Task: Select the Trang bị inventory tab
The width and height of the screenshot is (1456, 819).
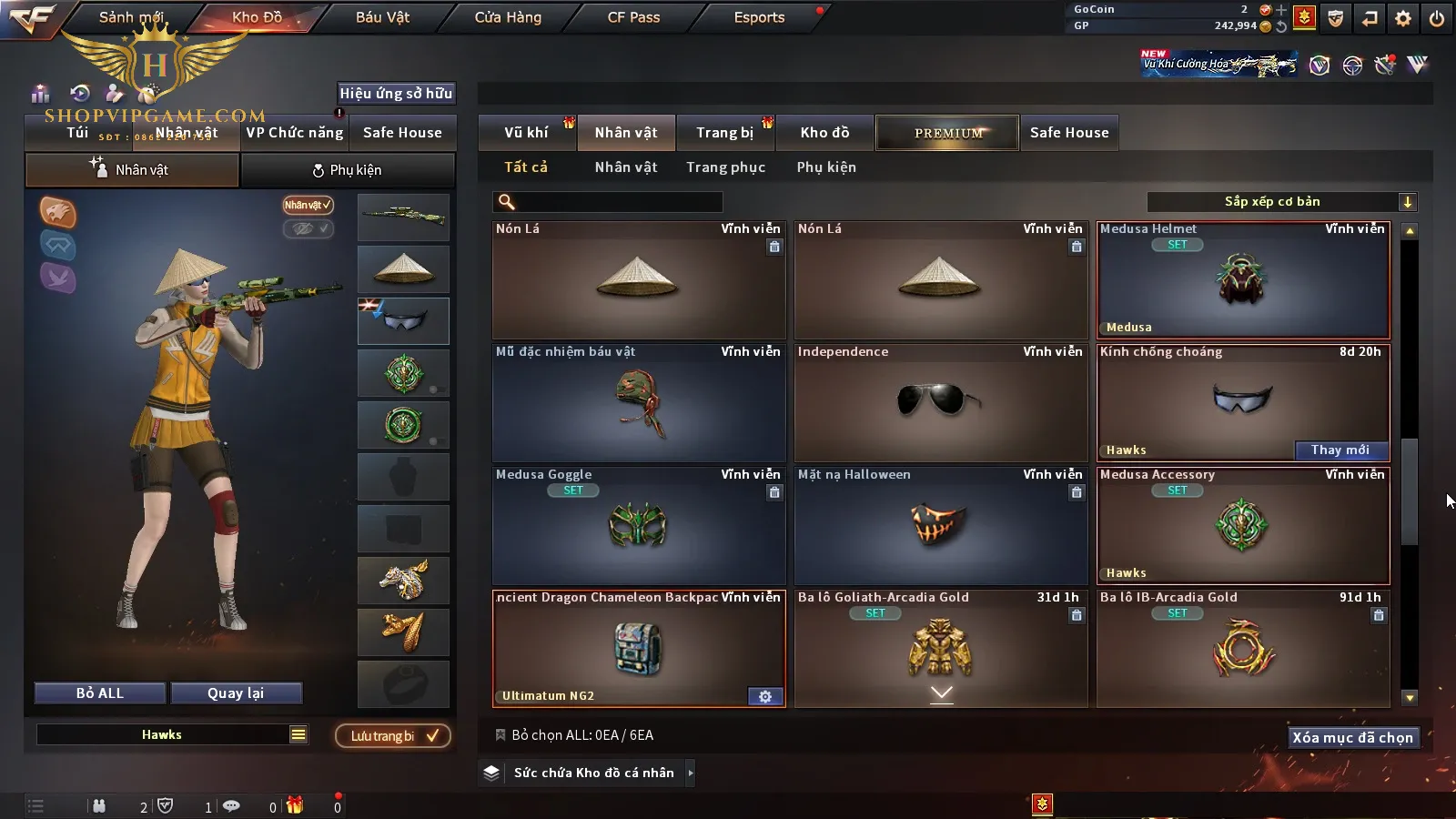Action: [725, 133]
